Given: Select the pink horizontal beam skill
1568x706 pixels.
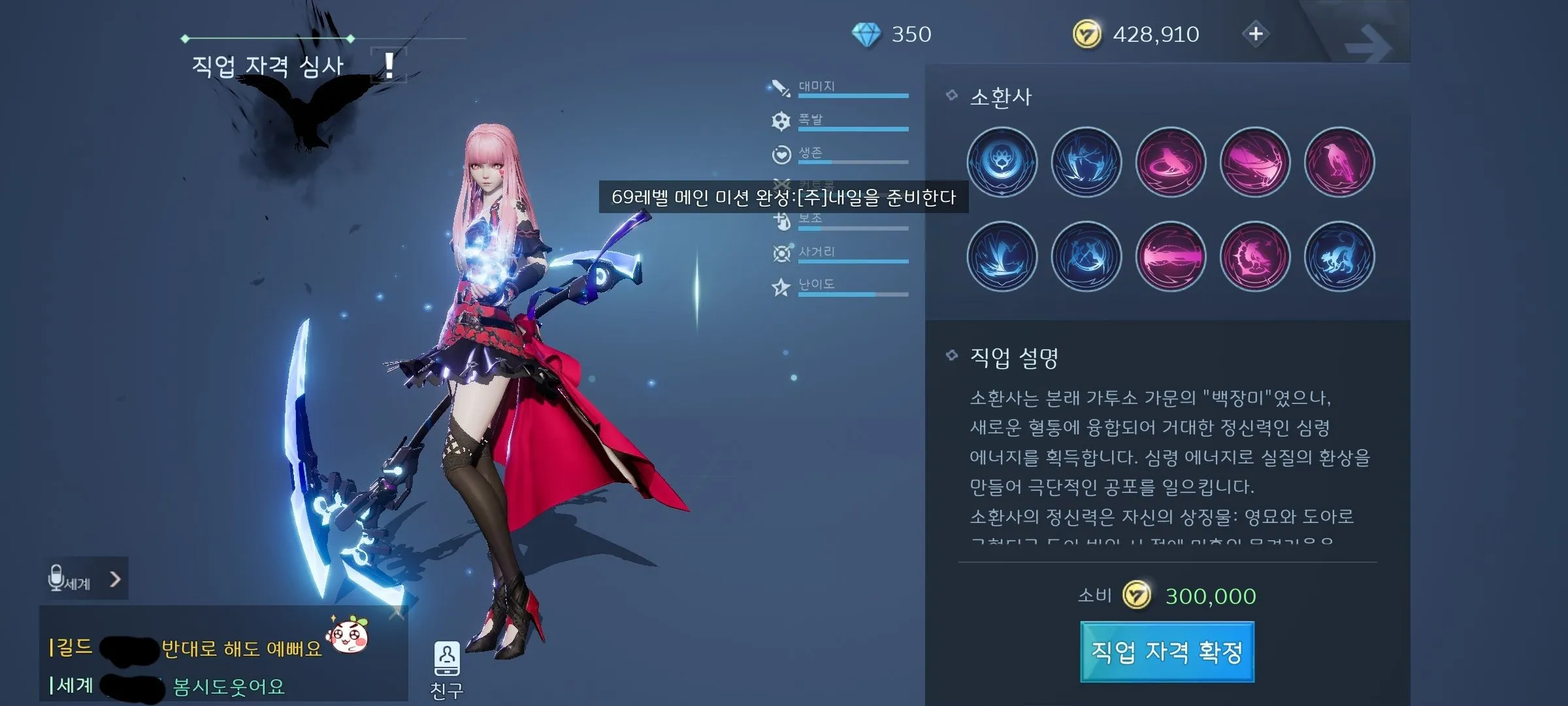Looking at the screenshot, I should [x=1170, y=256].
